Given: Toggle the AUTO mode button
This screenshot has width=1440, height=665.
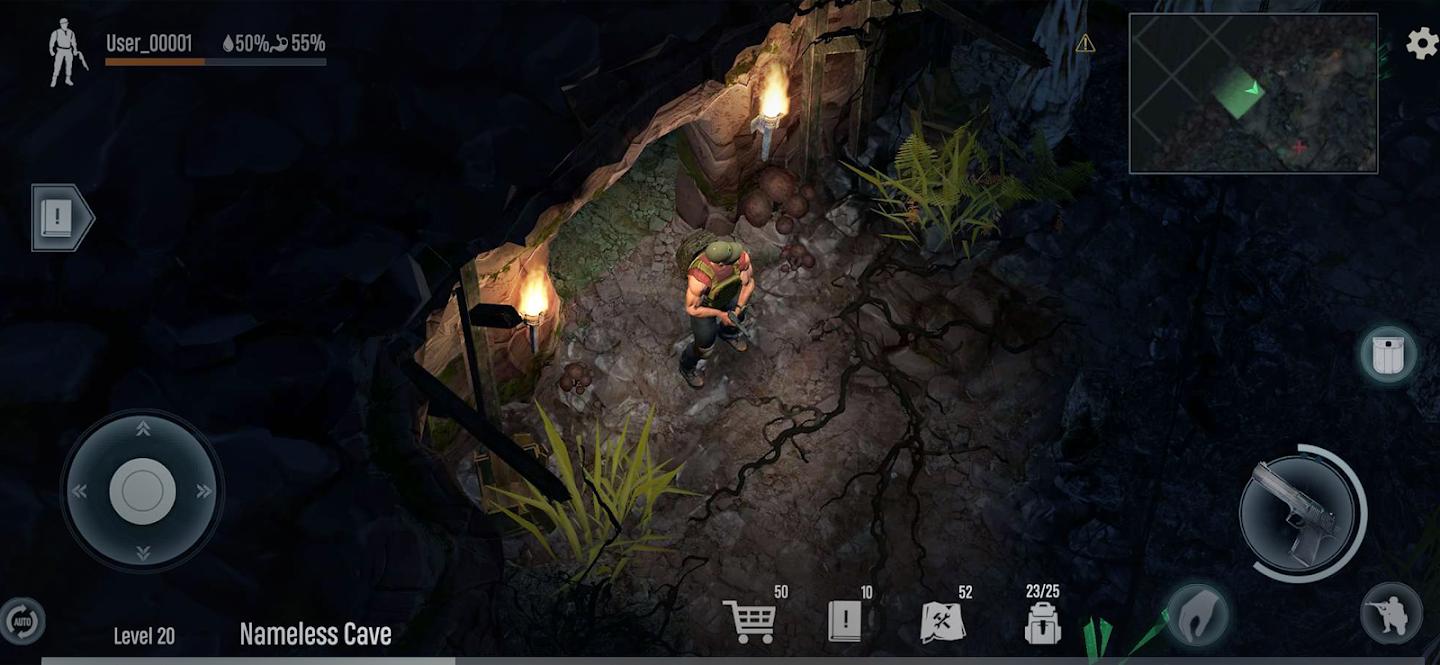Looking at the screenshot, I should tap(21, 621).
